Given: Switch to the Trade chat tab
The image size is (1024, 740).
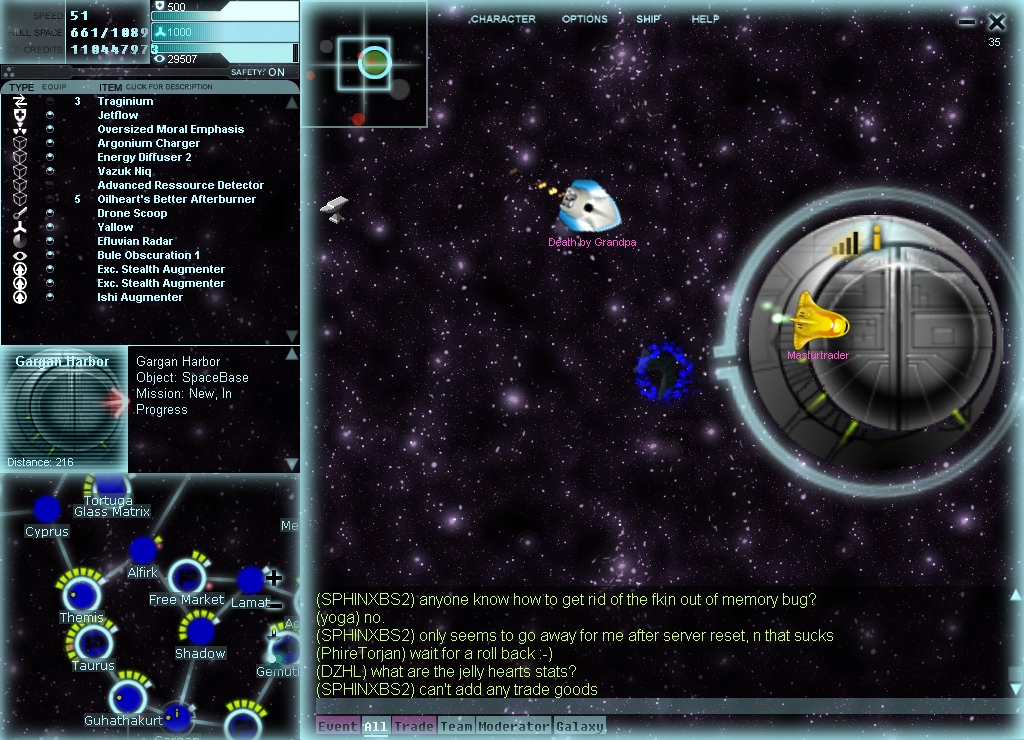Looking at the screenshot, I should (412, 726).
